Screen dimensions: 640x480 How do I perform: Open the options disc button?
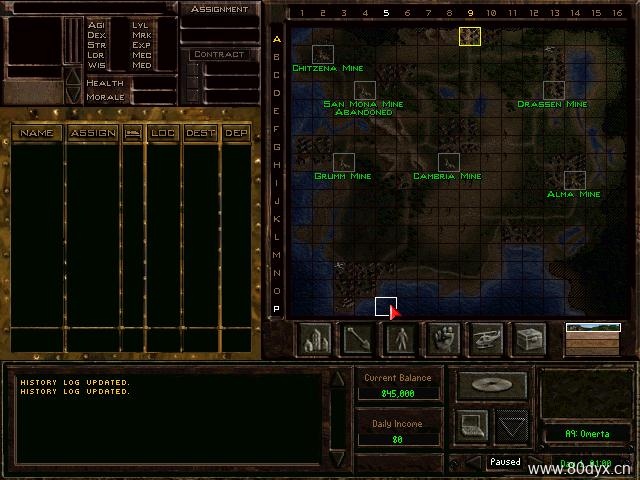click(492, 385)
